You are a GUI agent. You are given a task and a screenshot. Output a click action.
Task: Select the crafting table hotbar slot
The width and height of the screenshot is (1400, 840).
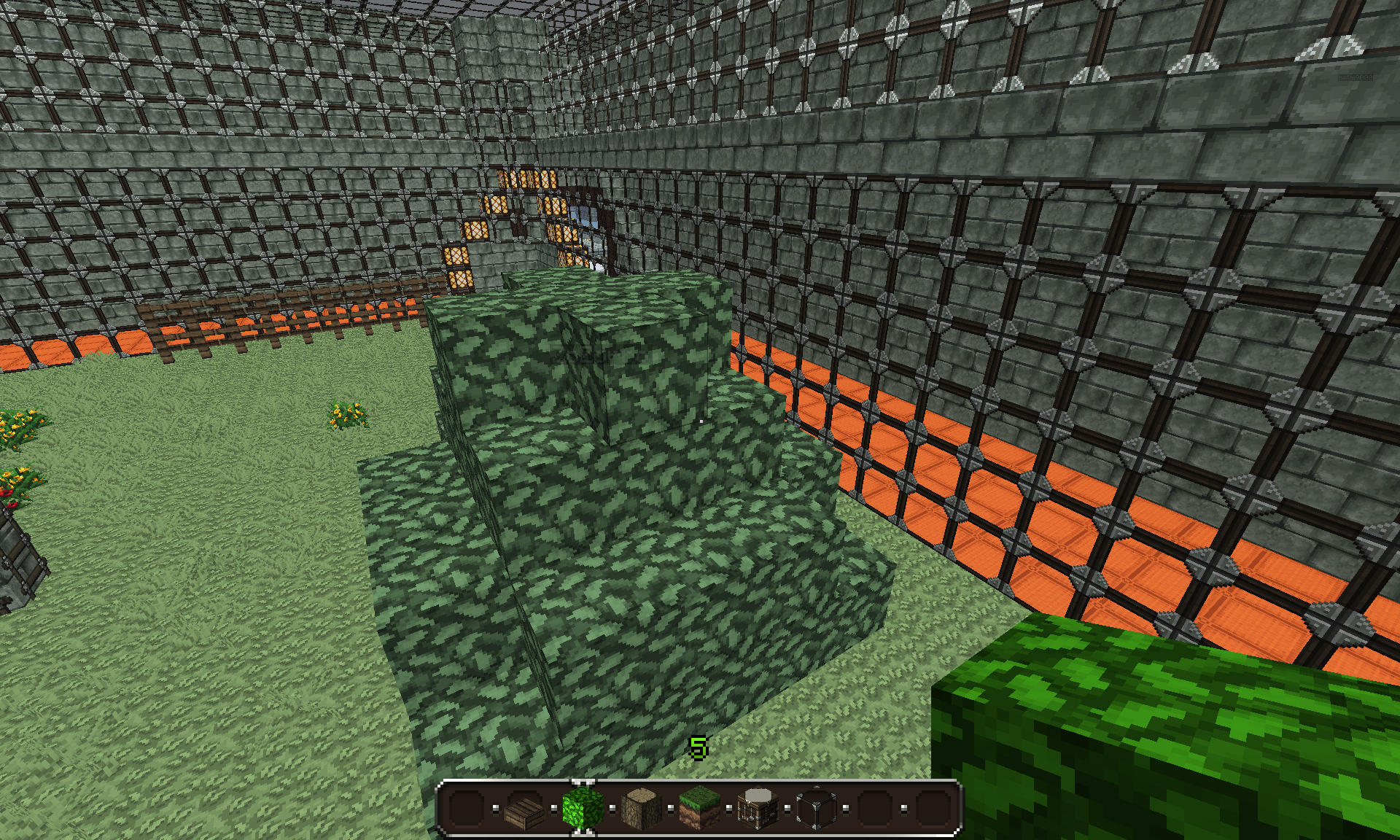[758, 808]
